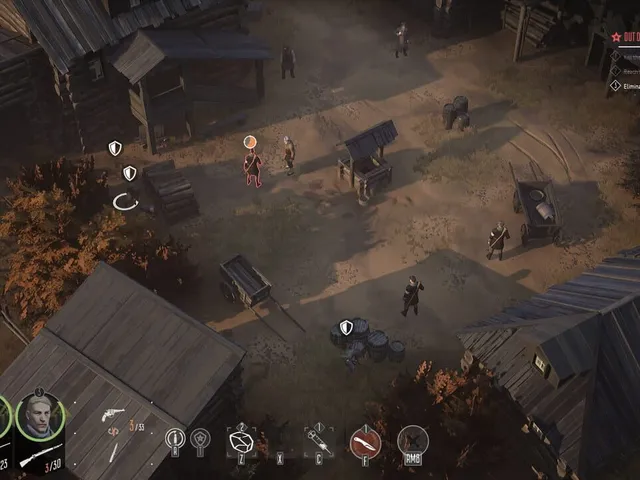Screen dimensions: 640x480
Task: Activate the red knife attack ability
Action: pyautogui.click(x=365, y=441)
